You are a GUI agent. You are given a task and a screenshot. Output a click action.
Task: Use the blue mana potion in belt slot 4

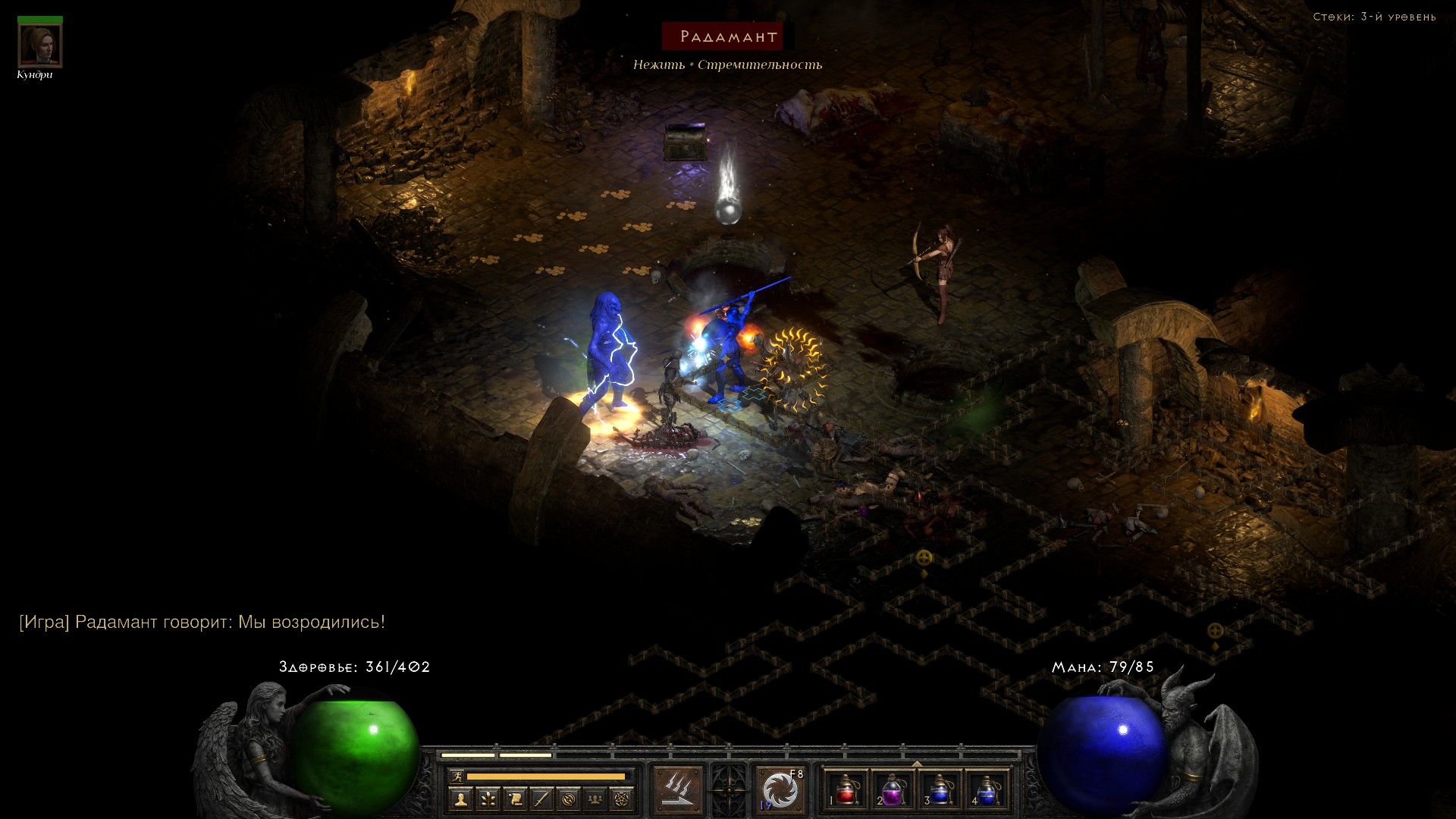[x=987, y=790]
